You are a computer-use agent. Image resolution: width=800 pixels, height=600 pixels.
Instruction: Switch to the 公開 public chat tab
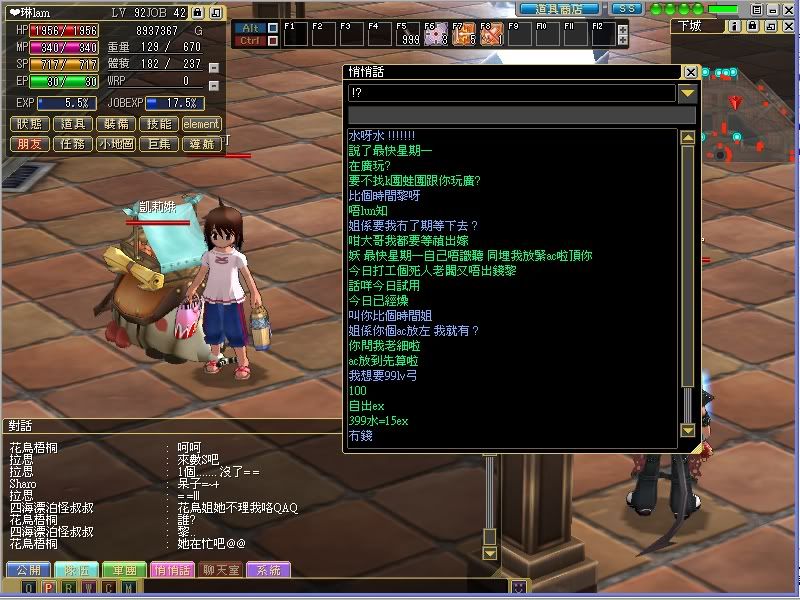(x=27, y=569)
